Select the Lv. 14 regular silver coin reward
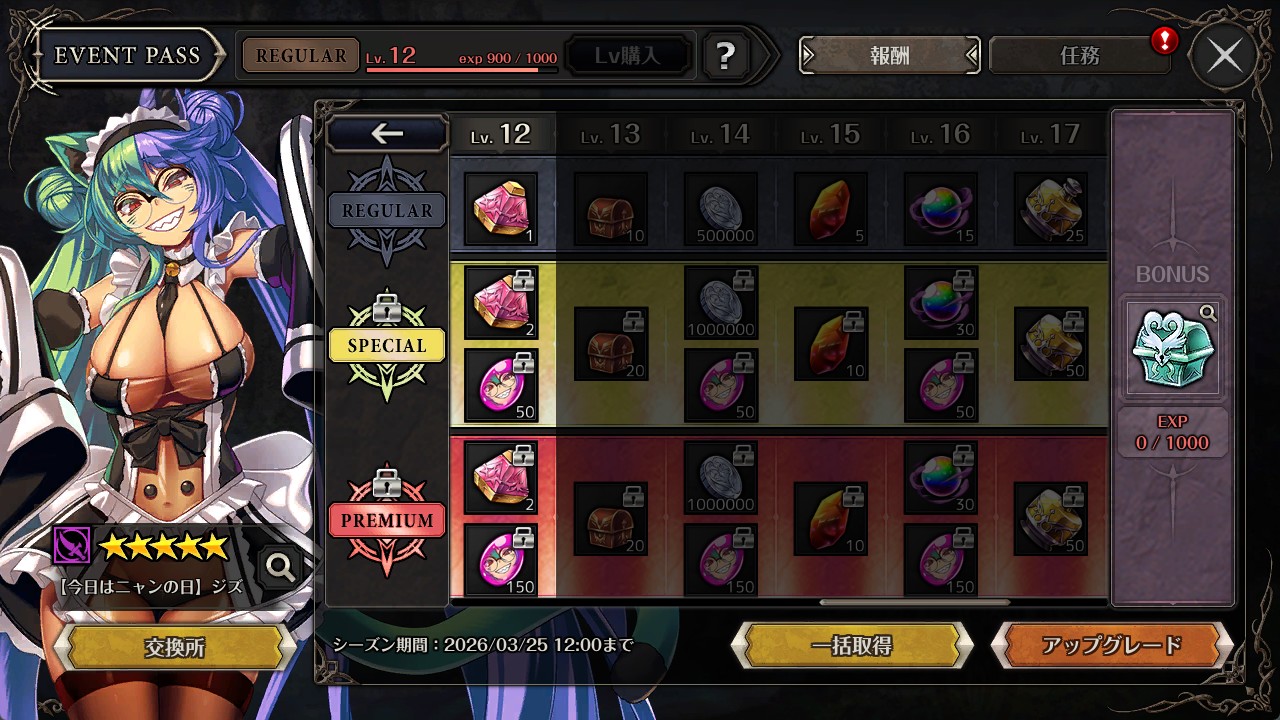Viewport: 1280px width, 720px height. tap(721, 209)
